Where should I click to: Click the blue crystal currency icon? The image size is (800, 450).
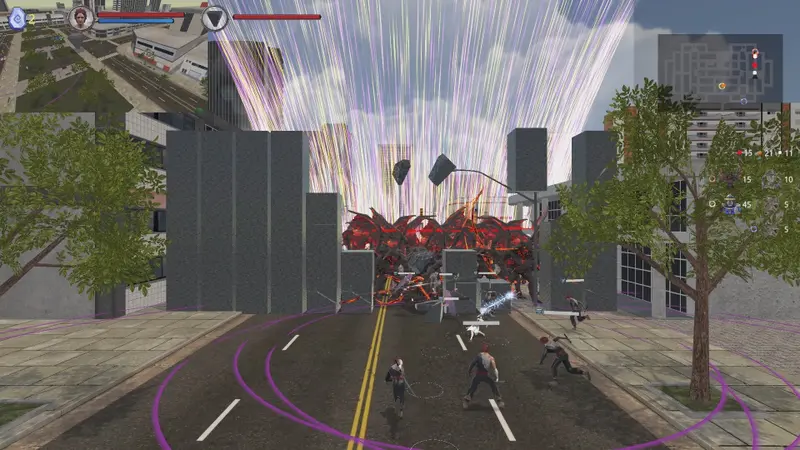click(17, 17)
